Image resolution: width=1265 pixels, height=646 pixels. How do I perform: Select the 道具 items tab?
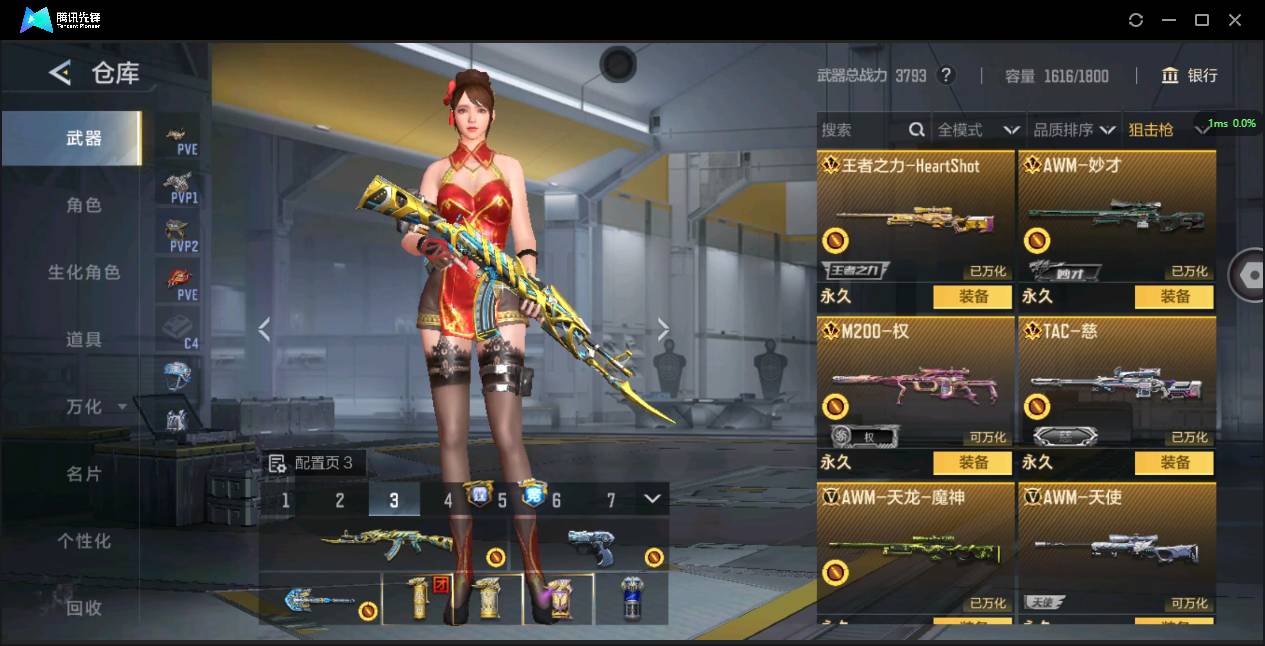tap(84, 339)
